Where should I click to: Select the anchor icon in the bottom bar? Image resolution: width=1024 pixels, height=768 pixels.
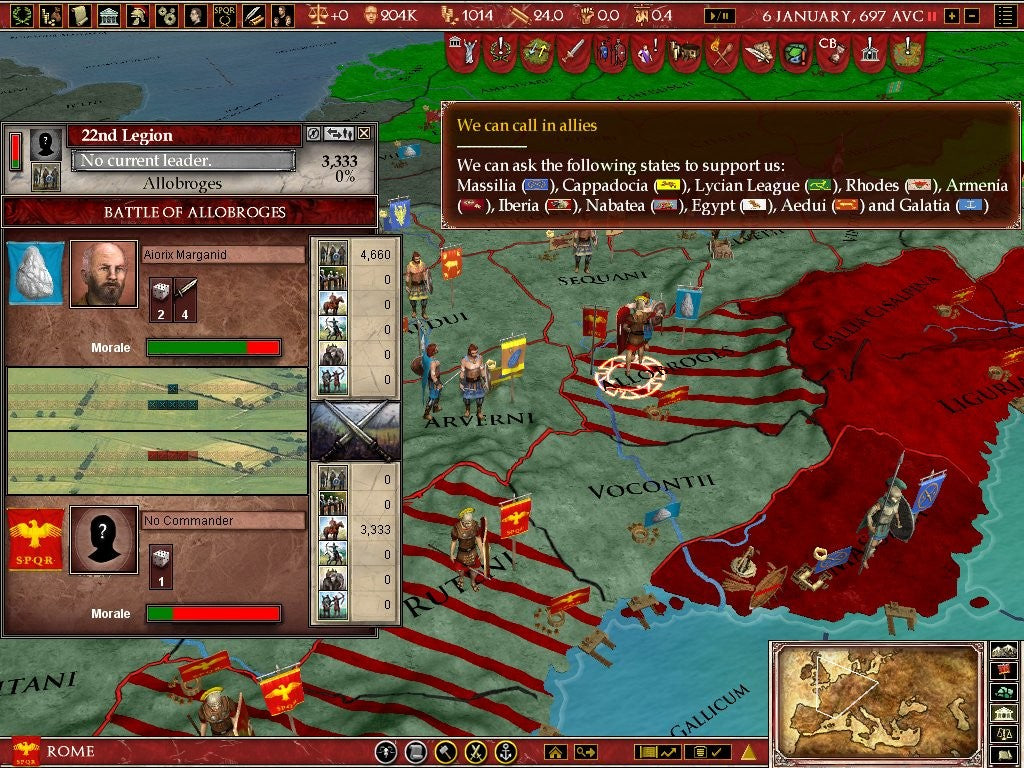click(x=506, y=752)
